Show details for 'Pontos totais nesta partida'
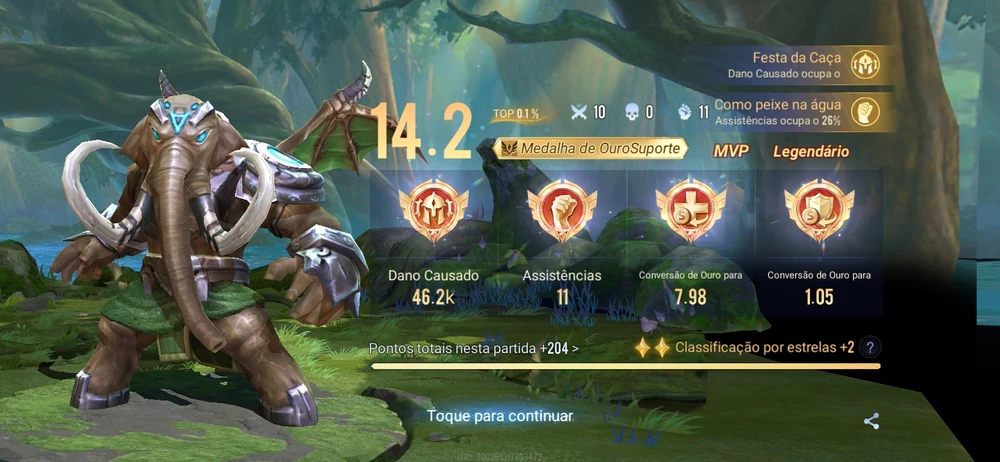Image resolution: width=1000 pixels, height=462 pixels. (x=473, y=349)
